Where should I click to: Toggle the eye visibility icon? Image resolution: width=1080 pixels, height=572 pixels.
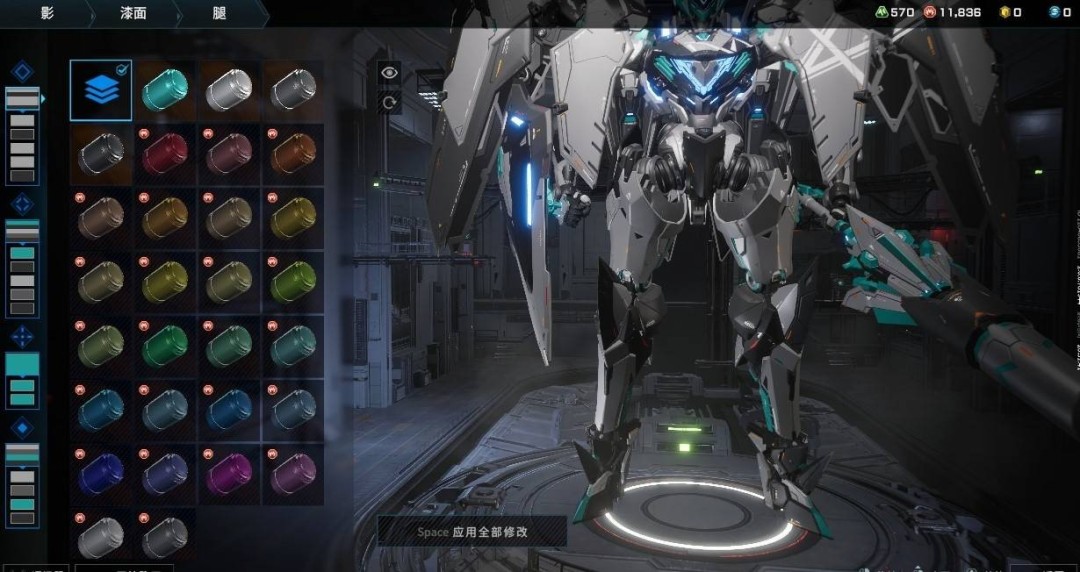pyautogui.click(x=388, y=72)
